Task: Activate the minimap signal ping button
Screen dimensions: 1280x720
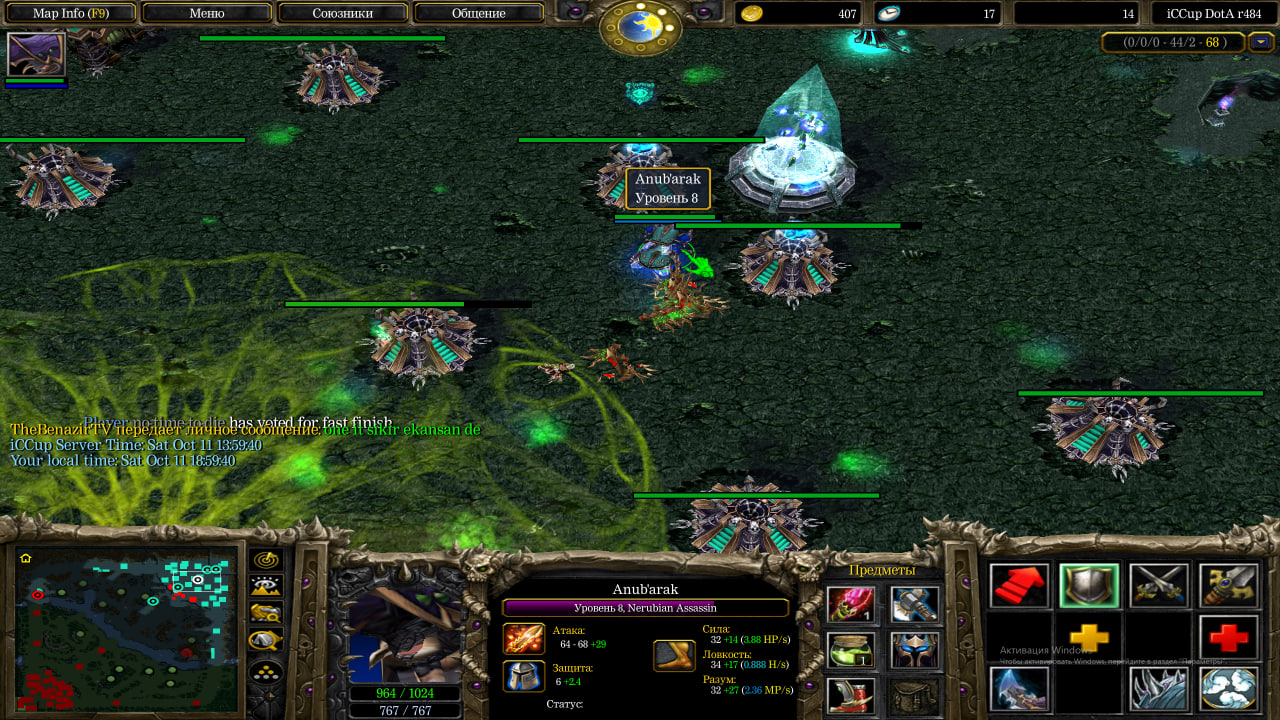Action: pyautogui.click(x=266, y=561)
